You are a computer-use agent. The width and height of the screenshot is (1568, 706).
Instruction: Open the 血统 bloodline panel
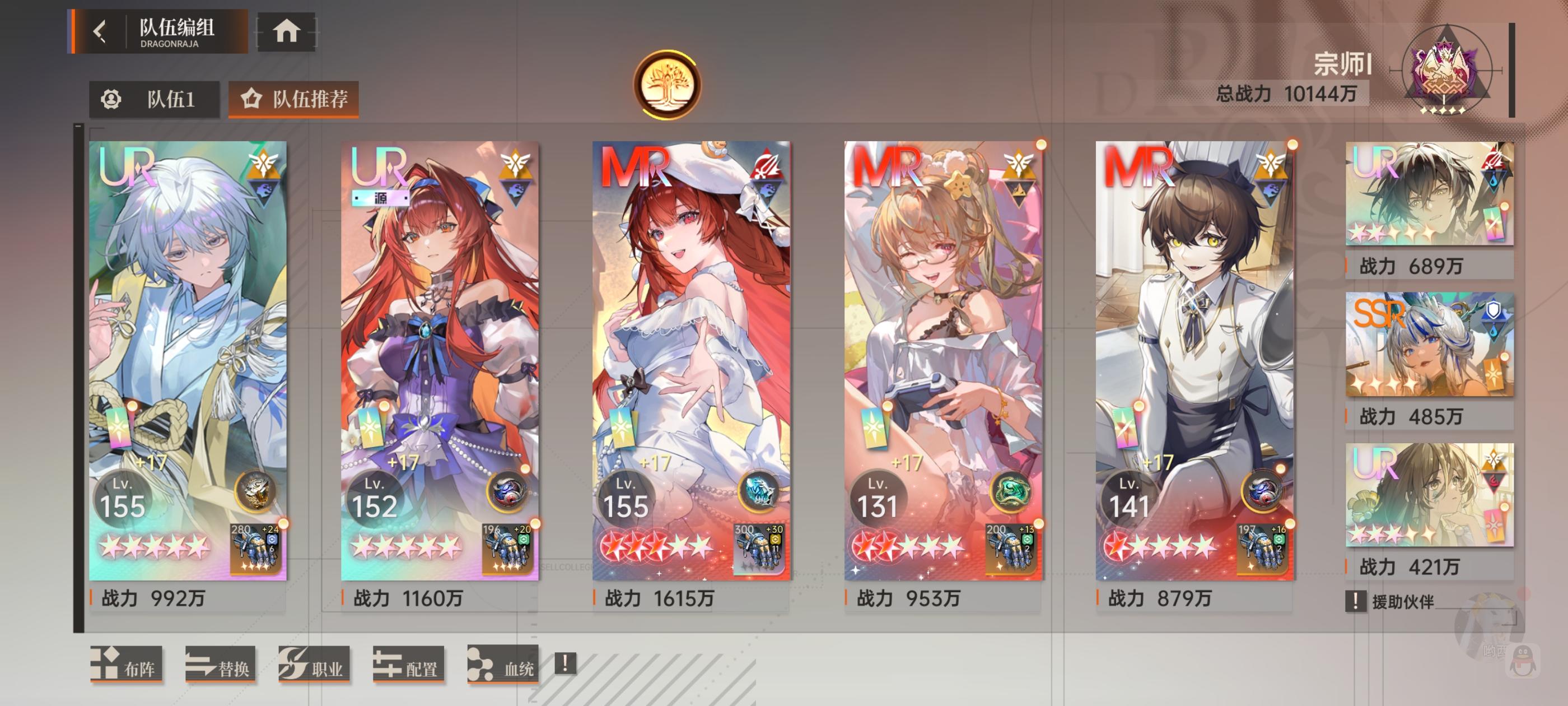tap(503, 667)
